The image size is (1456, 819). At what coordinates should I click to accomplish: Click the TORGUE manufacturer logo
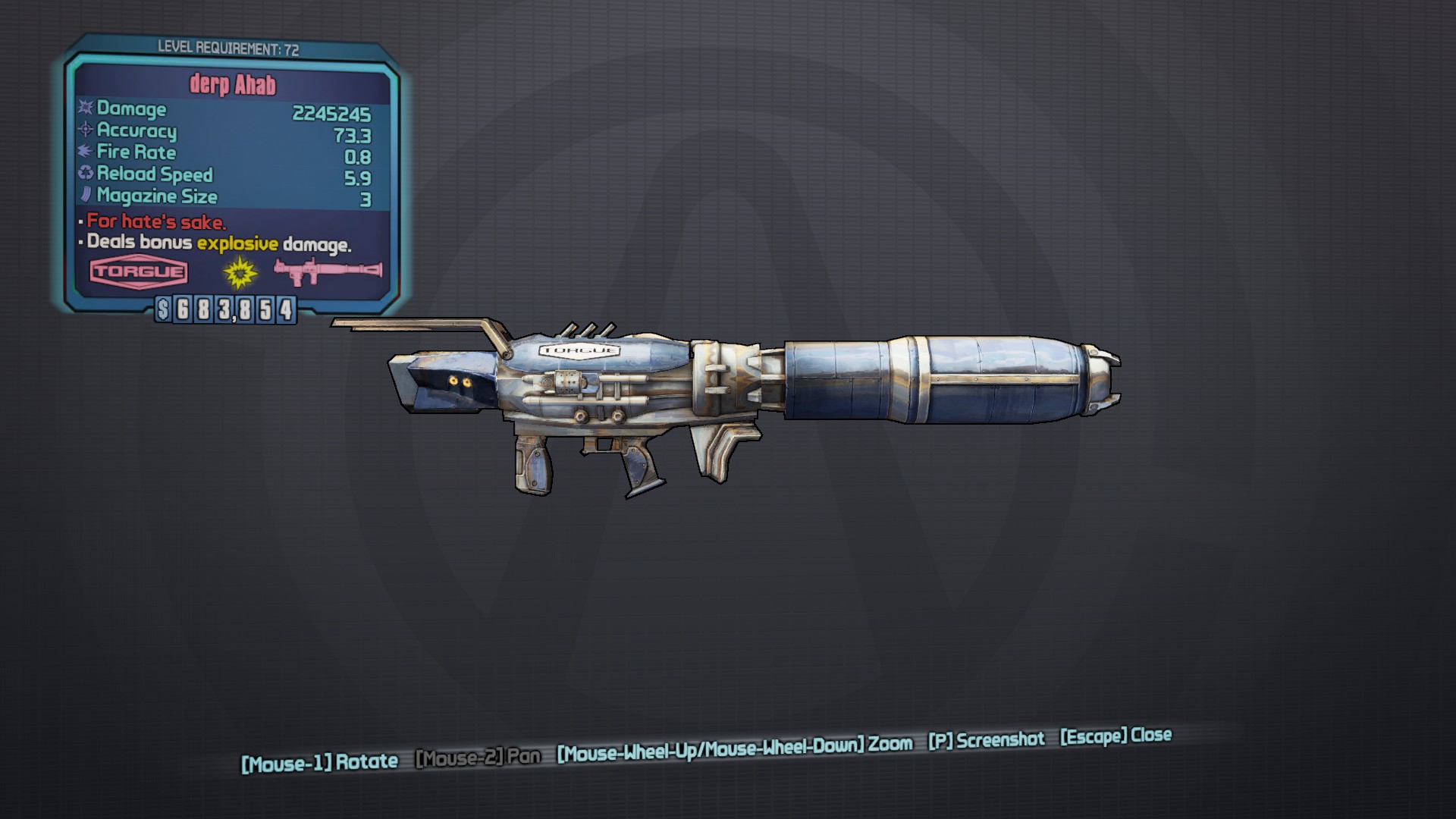click(139, 273)
